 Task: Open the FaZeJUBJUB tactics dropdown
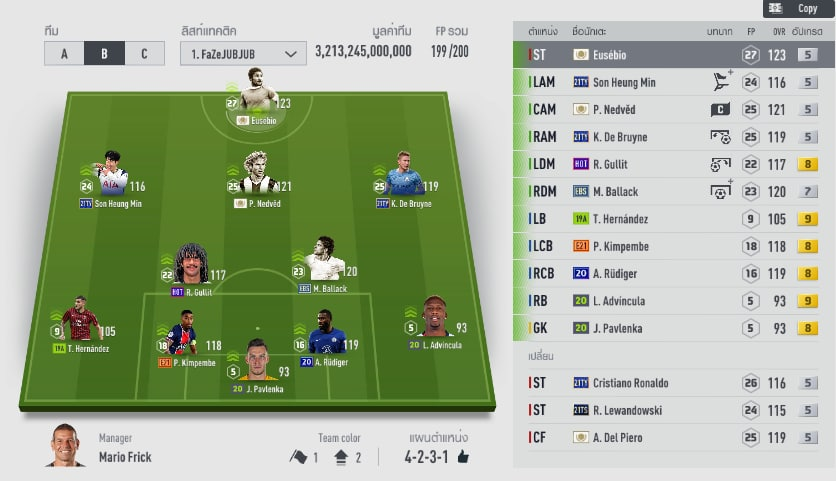click(x=243, y=53)
